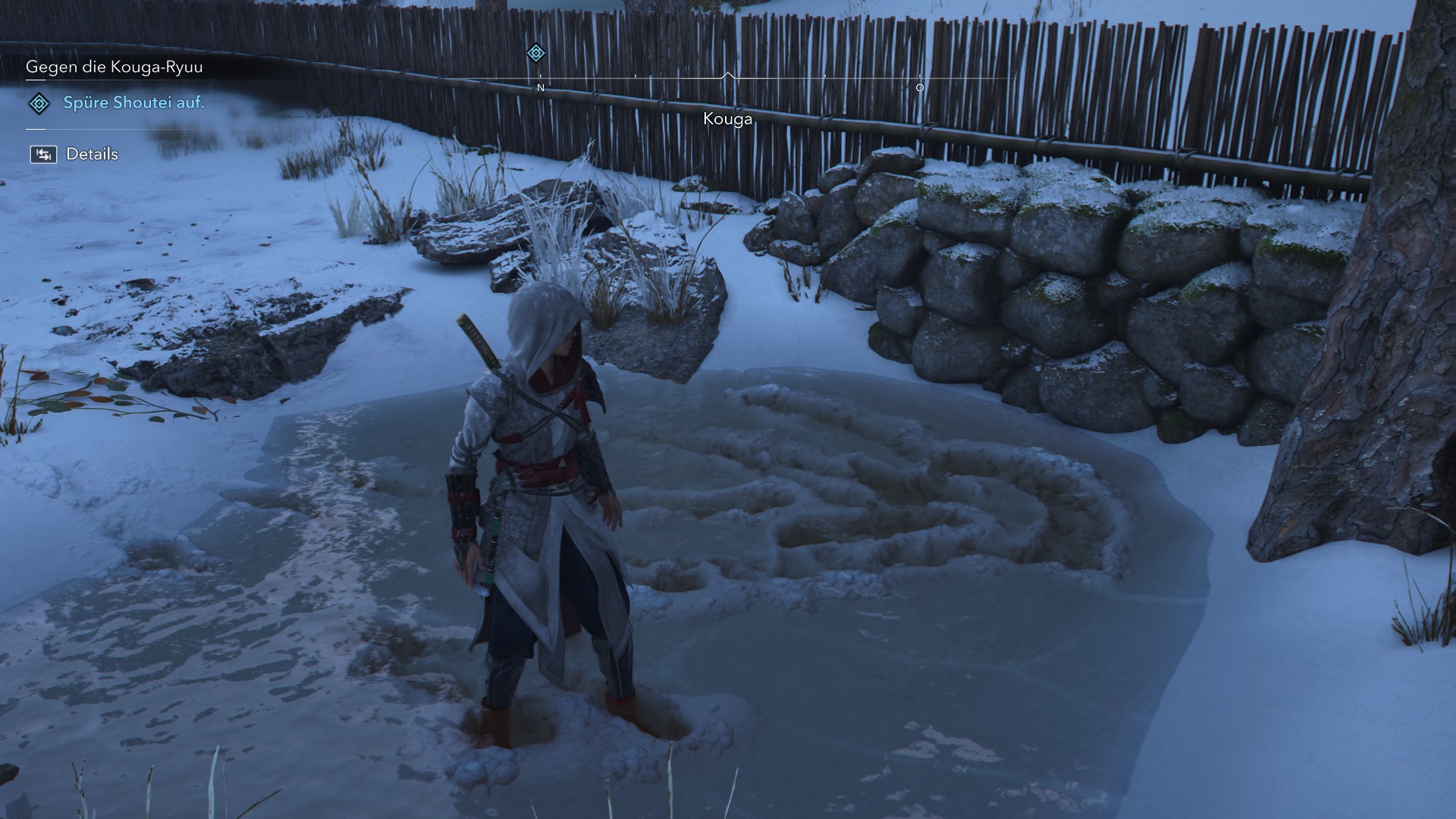Click the O cardinal marker on the compass
The height and width of the screenshot is (819, 1456).
point(920,87)
